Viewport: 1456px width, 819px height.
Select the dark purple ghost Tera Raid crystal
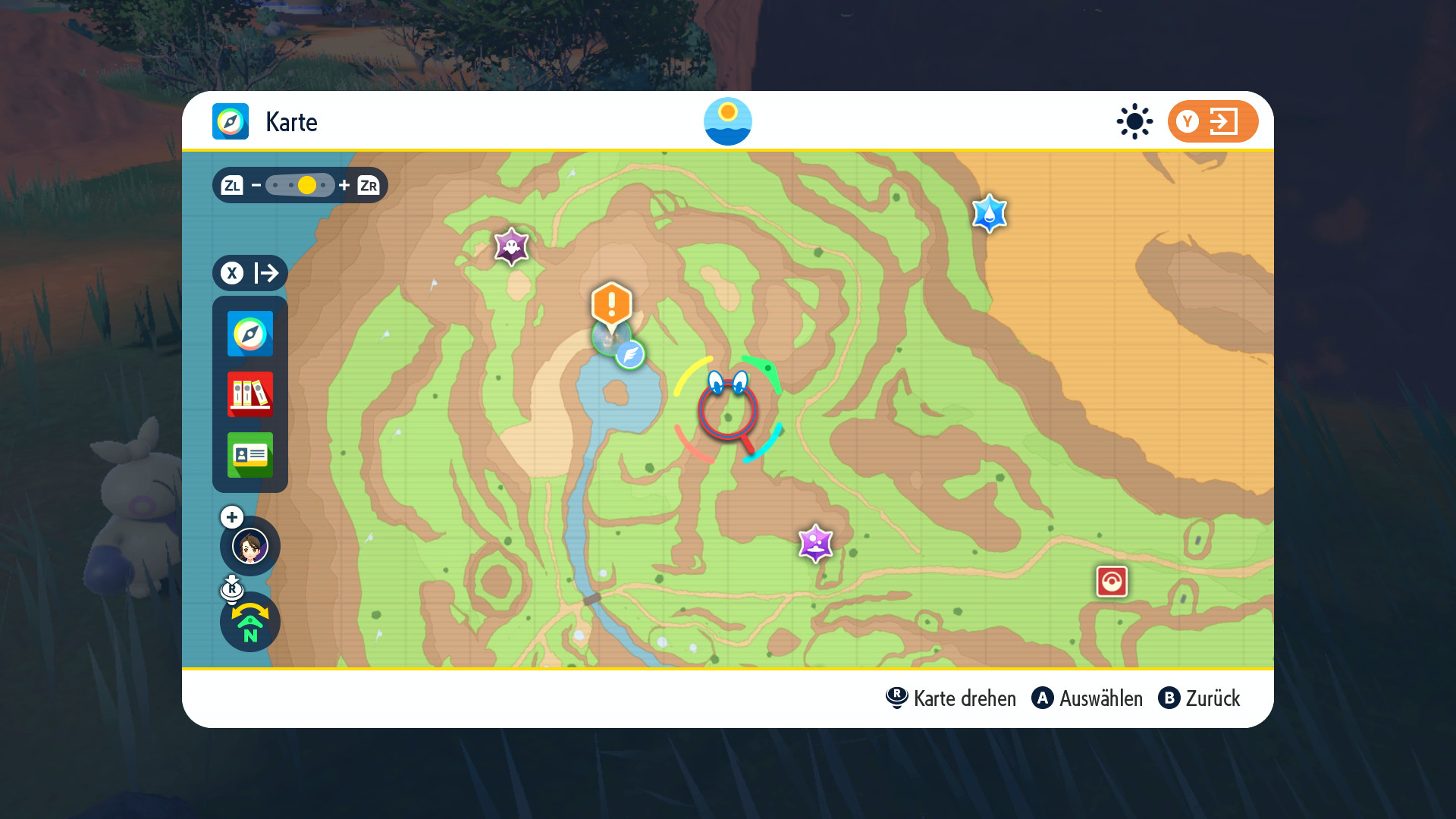[511, 246]
